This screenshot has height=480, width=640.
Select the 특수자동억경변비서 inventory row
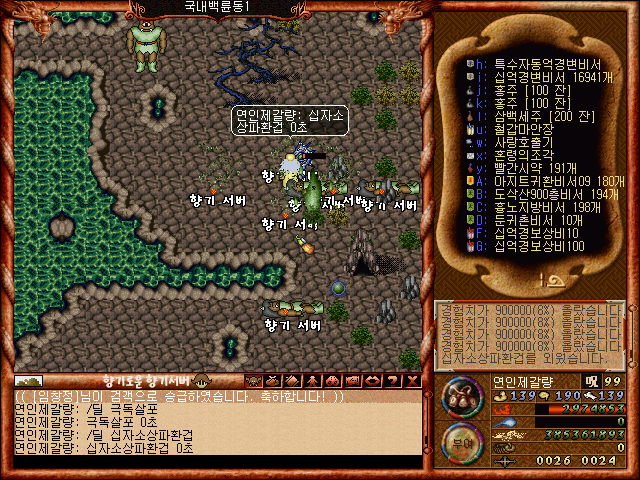(x=532, y=61)
